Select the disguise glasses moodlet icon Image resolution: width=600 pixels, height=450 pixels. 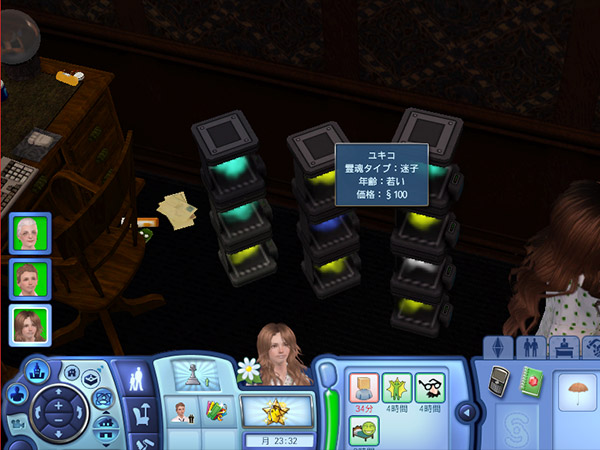tap(430, 388)
